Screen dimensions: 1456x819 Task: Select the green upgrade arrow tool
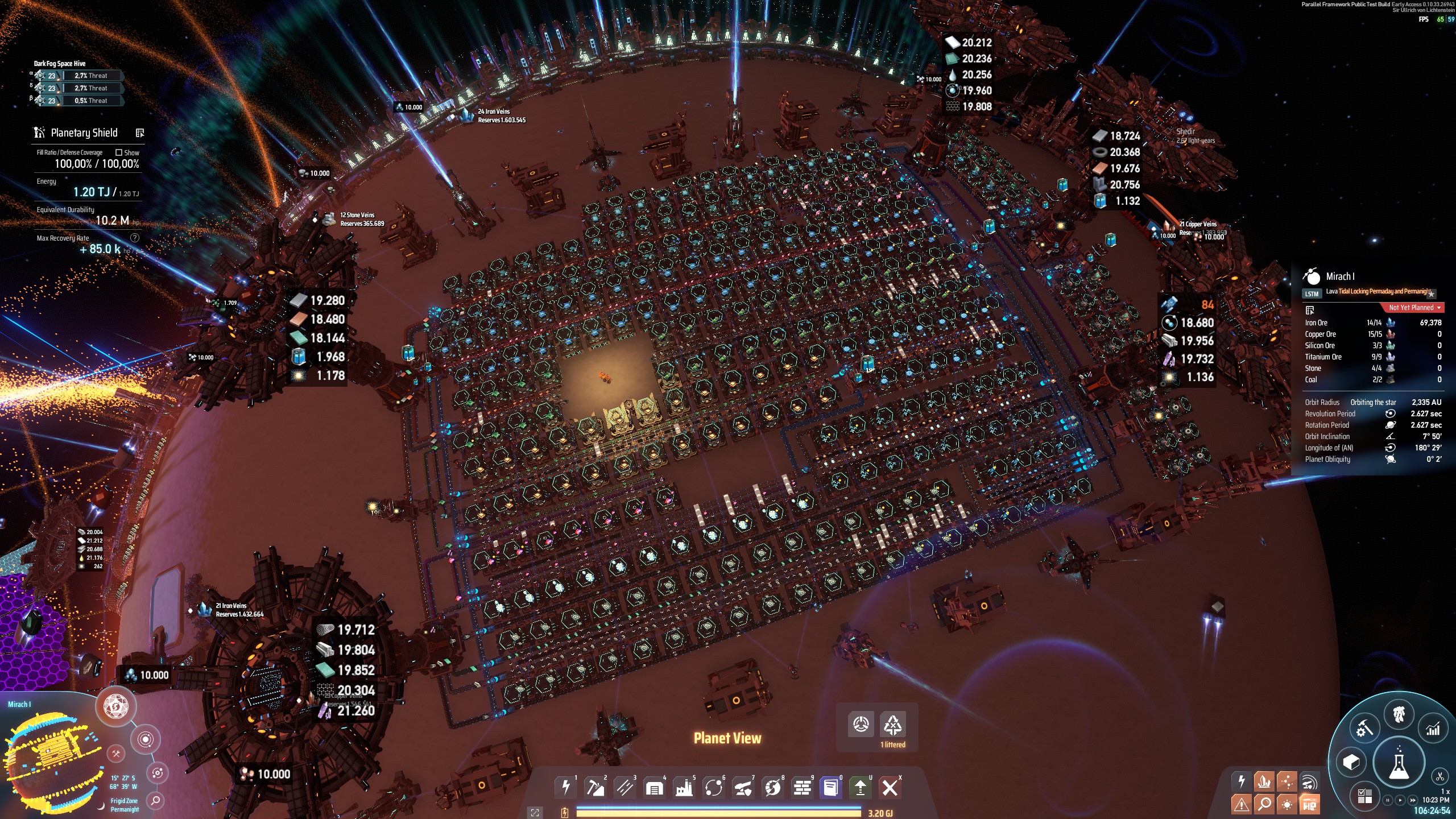click(860, 787)
